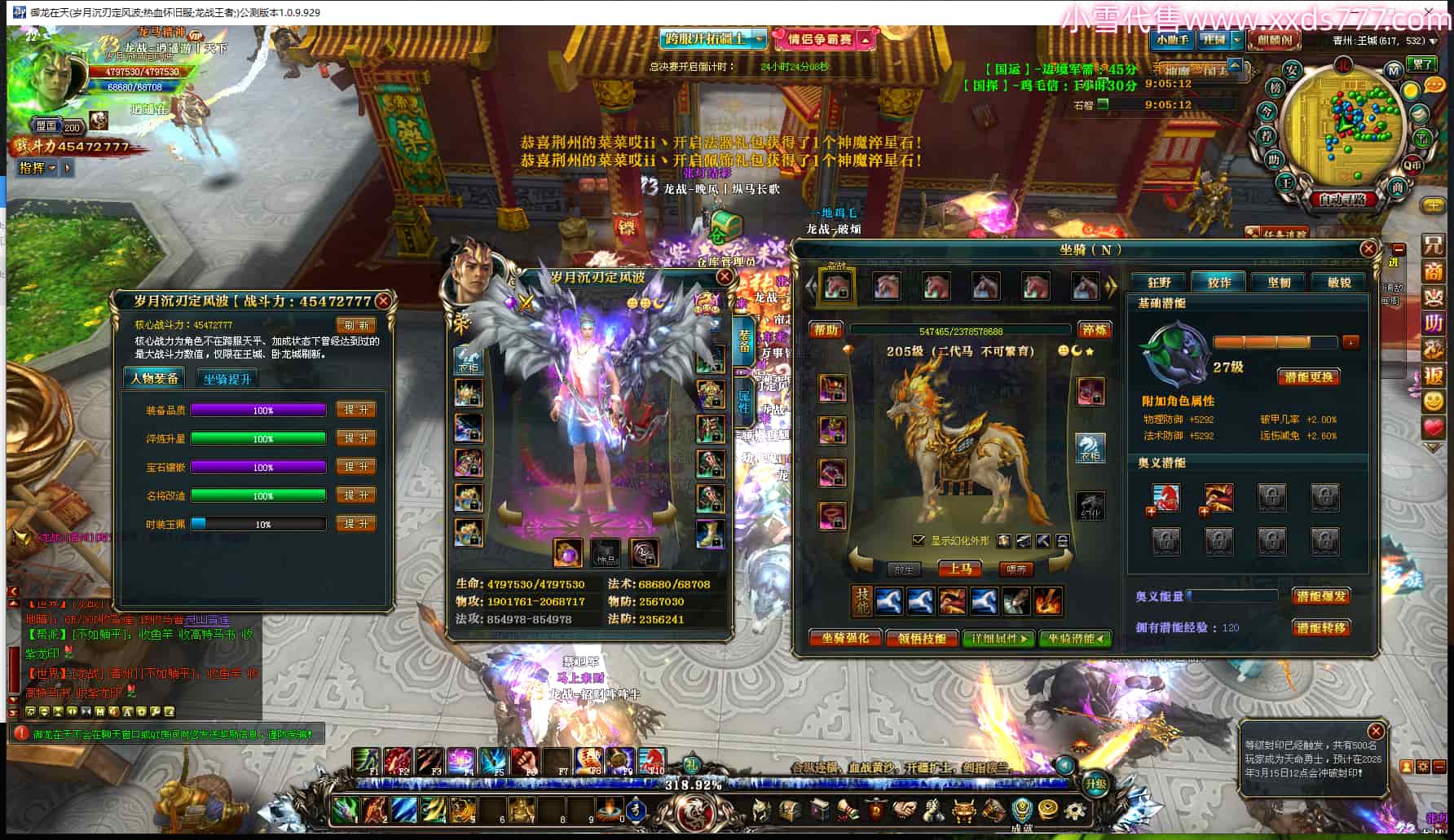
Task: Click the 领悟技能 learn skill button
Action: pyautogui.click(x=922, y=639)
